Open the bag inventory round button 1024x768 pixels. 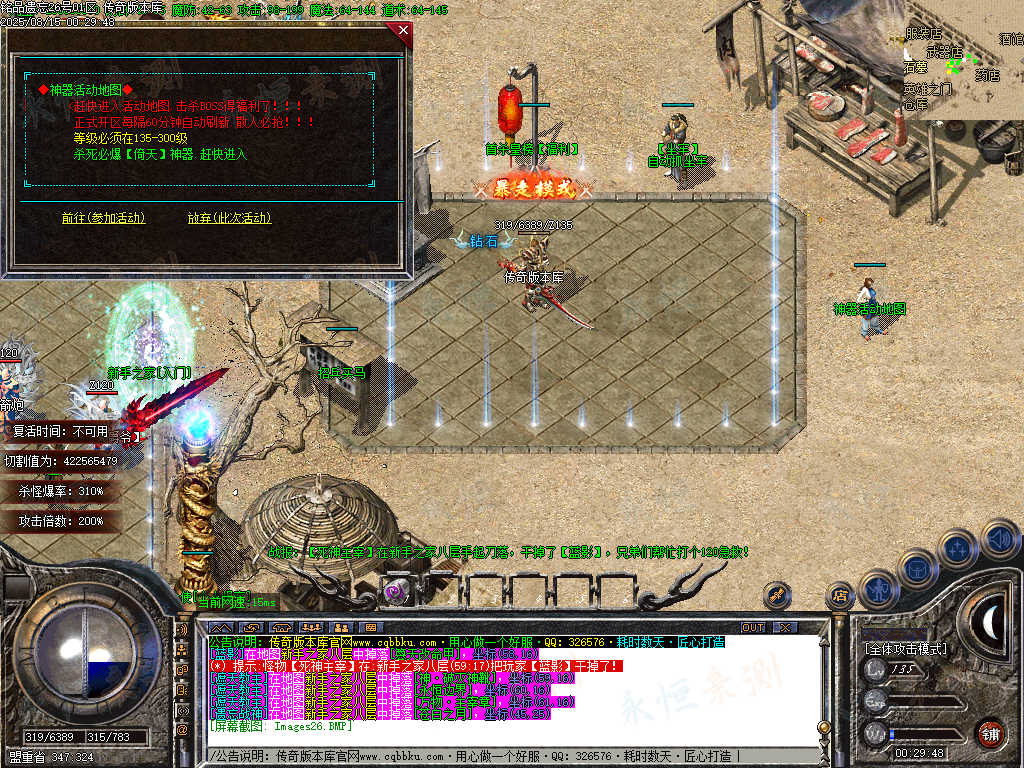tap(918, 567)
